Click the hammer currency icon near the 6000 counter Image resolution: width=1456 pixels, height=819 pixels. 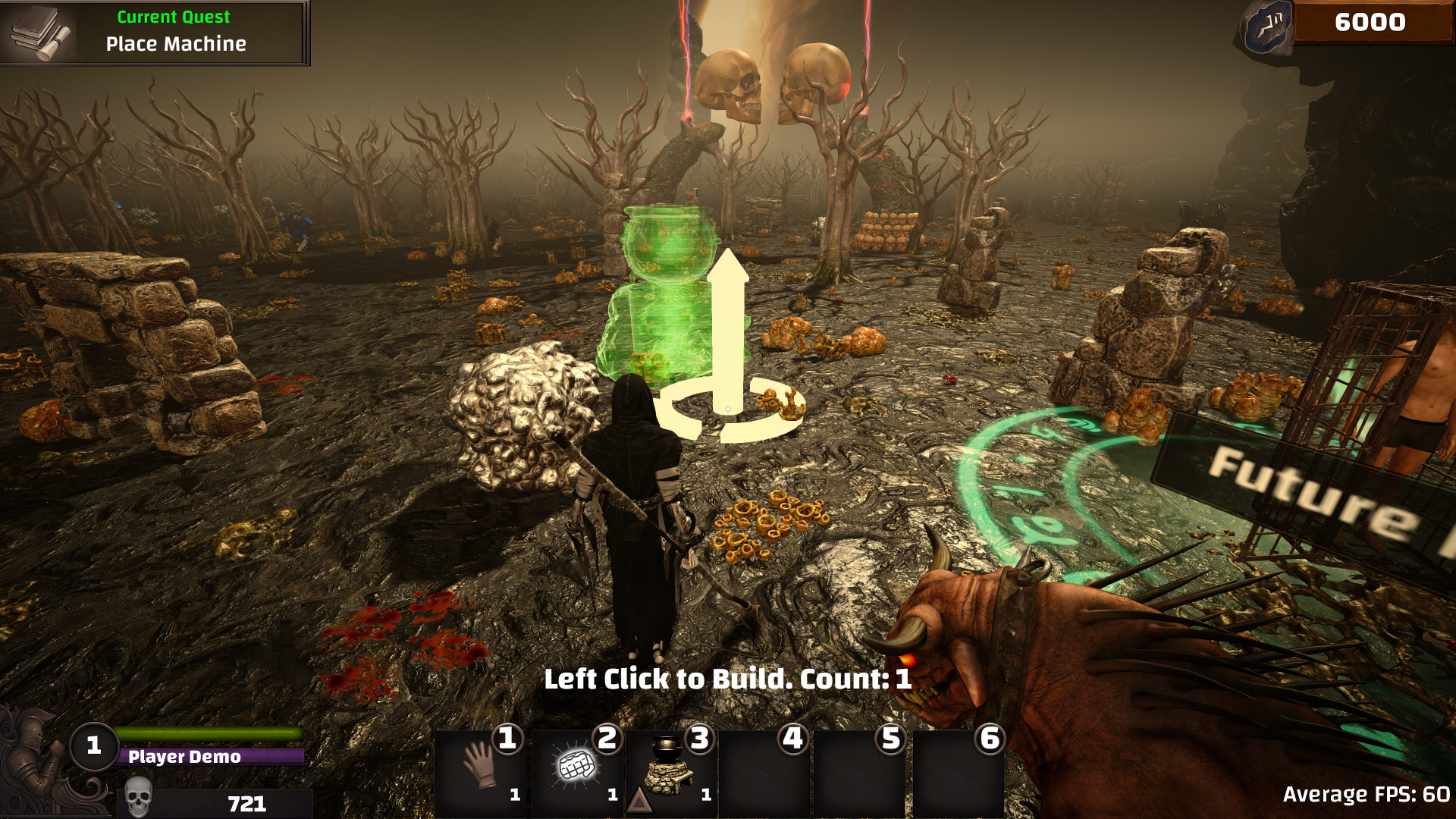[x=1269, y=25]
